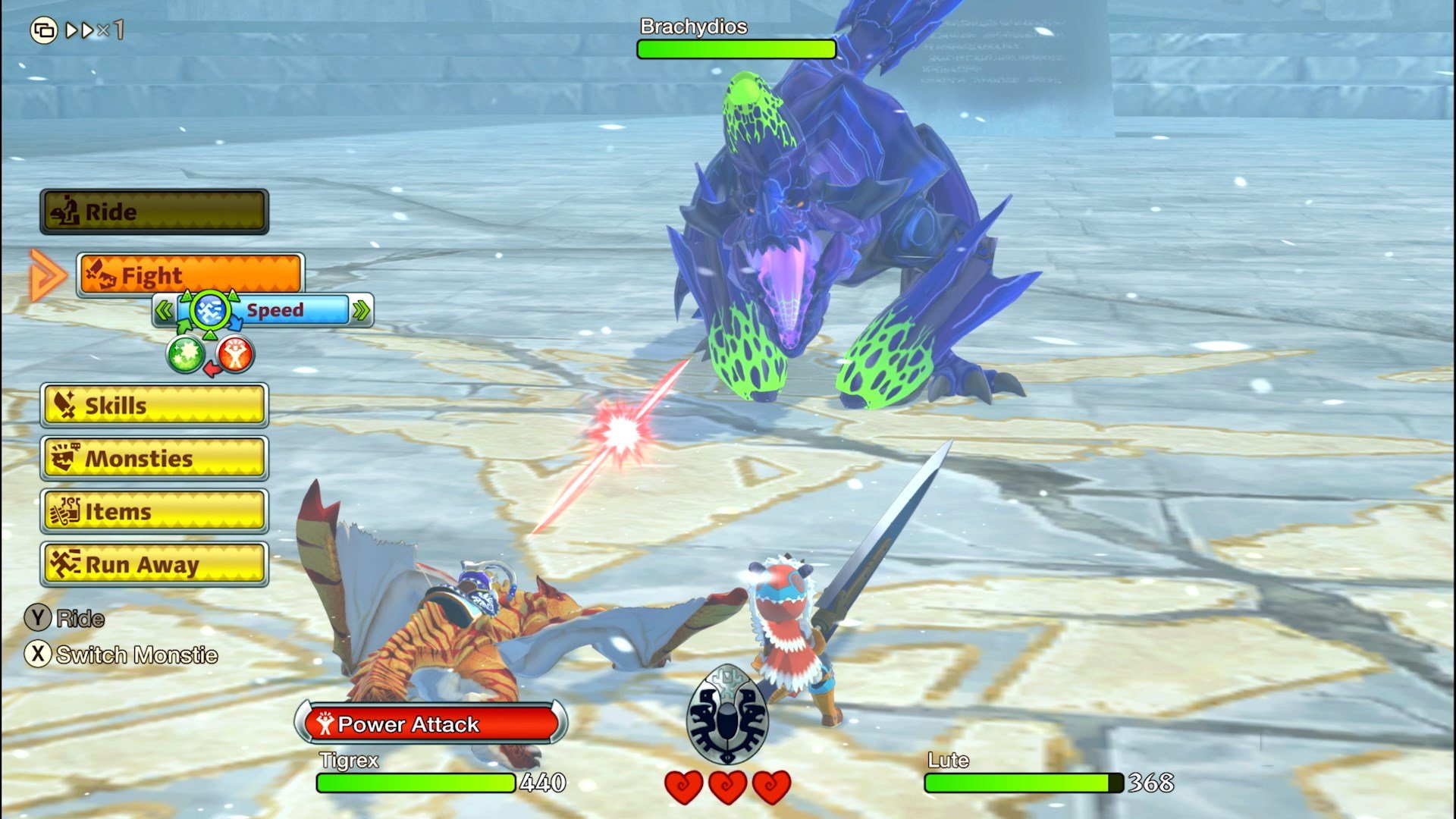The height and width of the screenshot is (819, 1456).
Task: Click the right chevron beside Speed
Action: [362, 309]
